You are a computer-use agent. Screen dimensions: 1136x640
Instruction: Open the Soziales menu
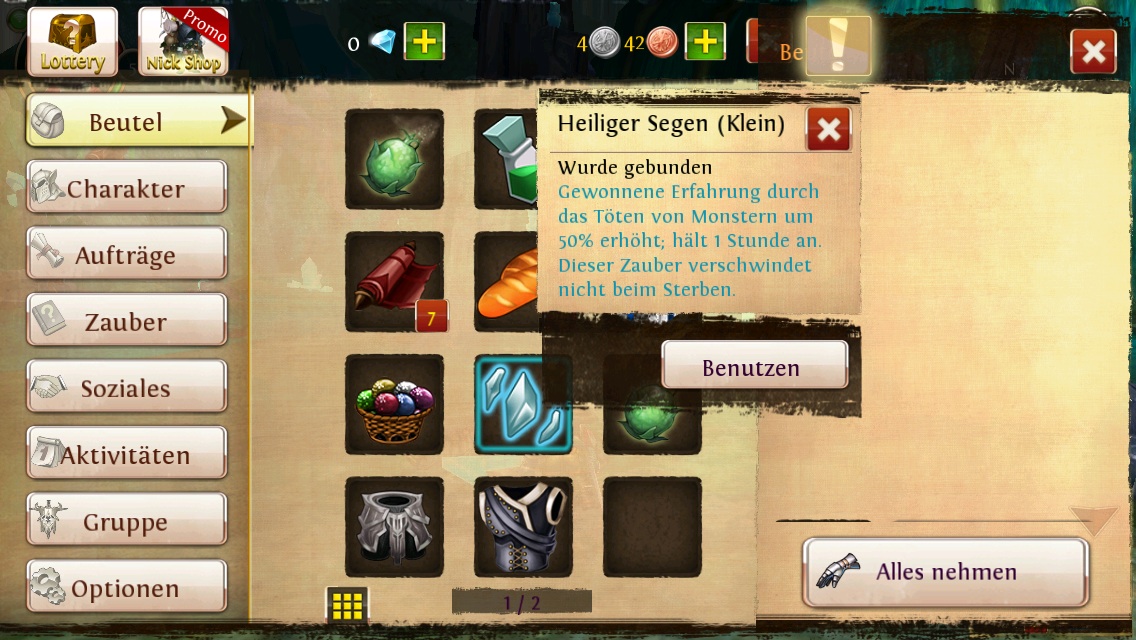tap(126, 389)
